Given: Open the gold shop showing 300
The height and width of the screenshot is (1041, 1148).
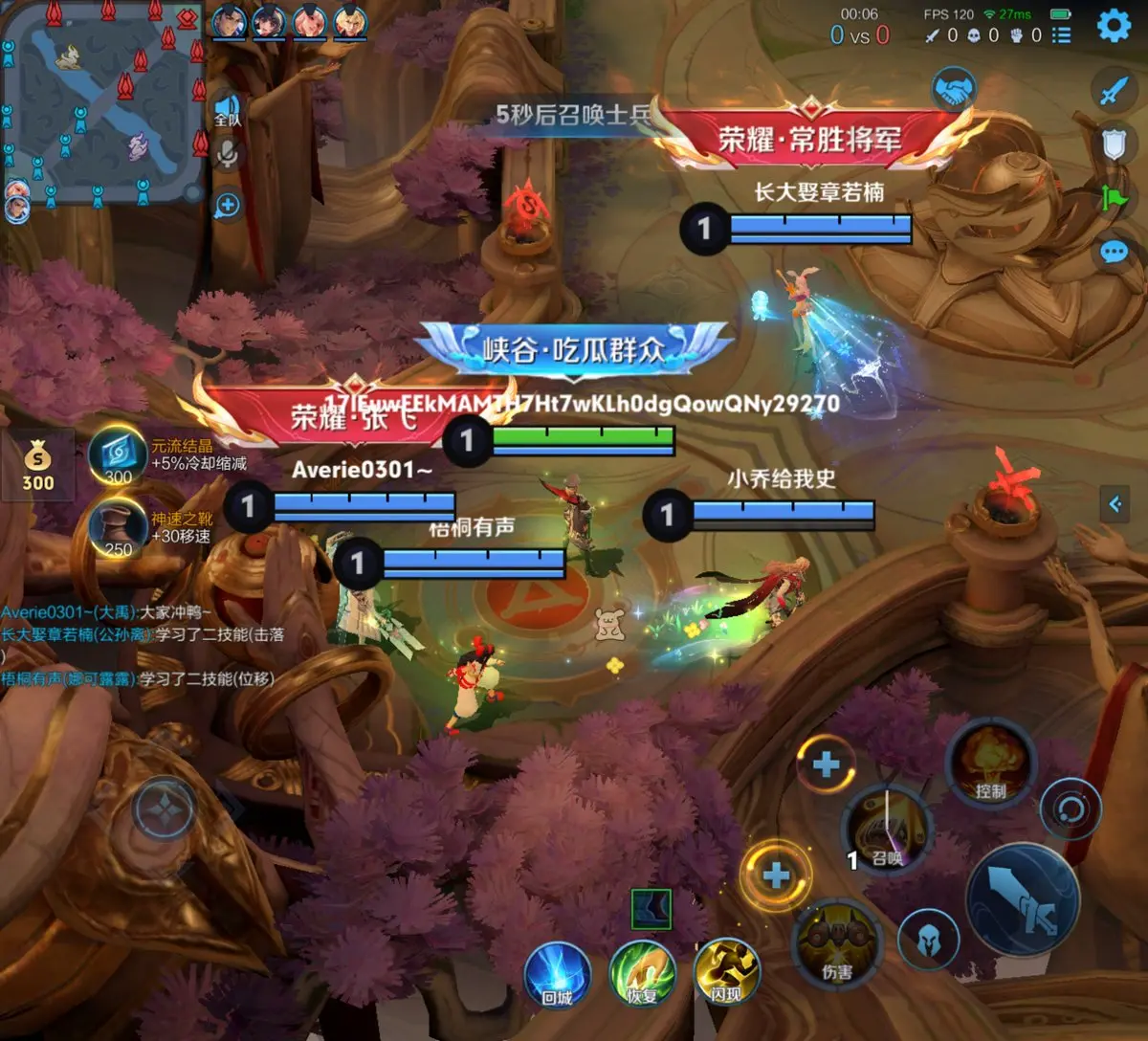Looking at the screenshot, I should pyautogui.click(x=38, y=465).
